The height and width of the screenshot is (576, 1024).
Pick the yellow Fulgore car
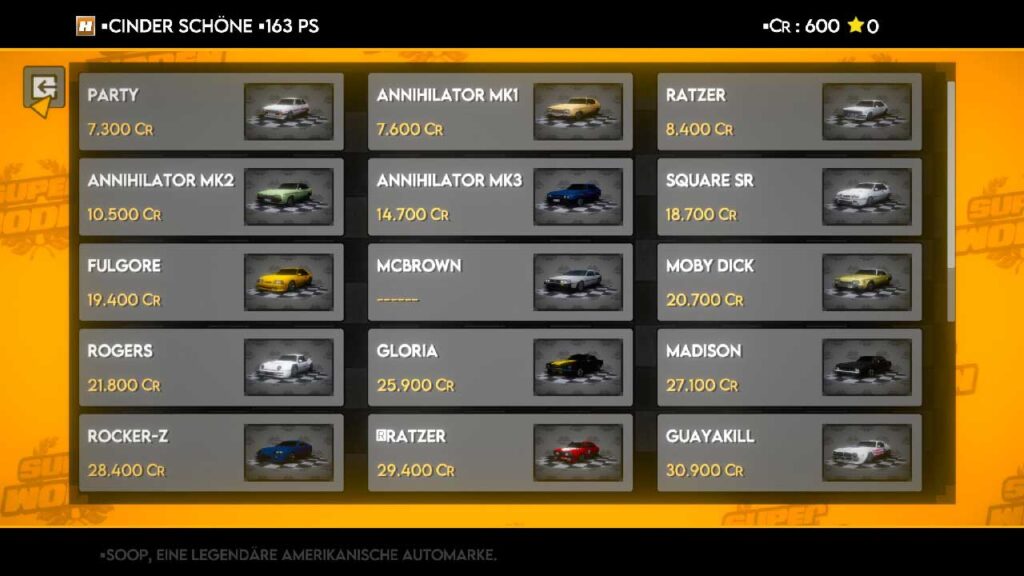tap(211, 282)
